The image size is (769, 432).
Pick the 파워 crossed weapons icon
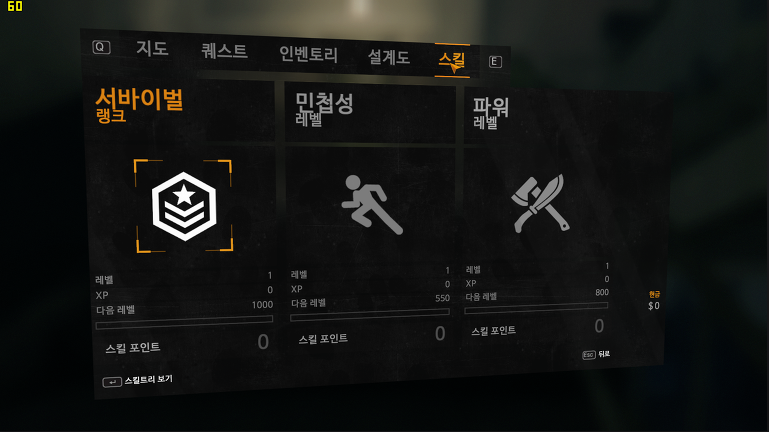(540, 203)
